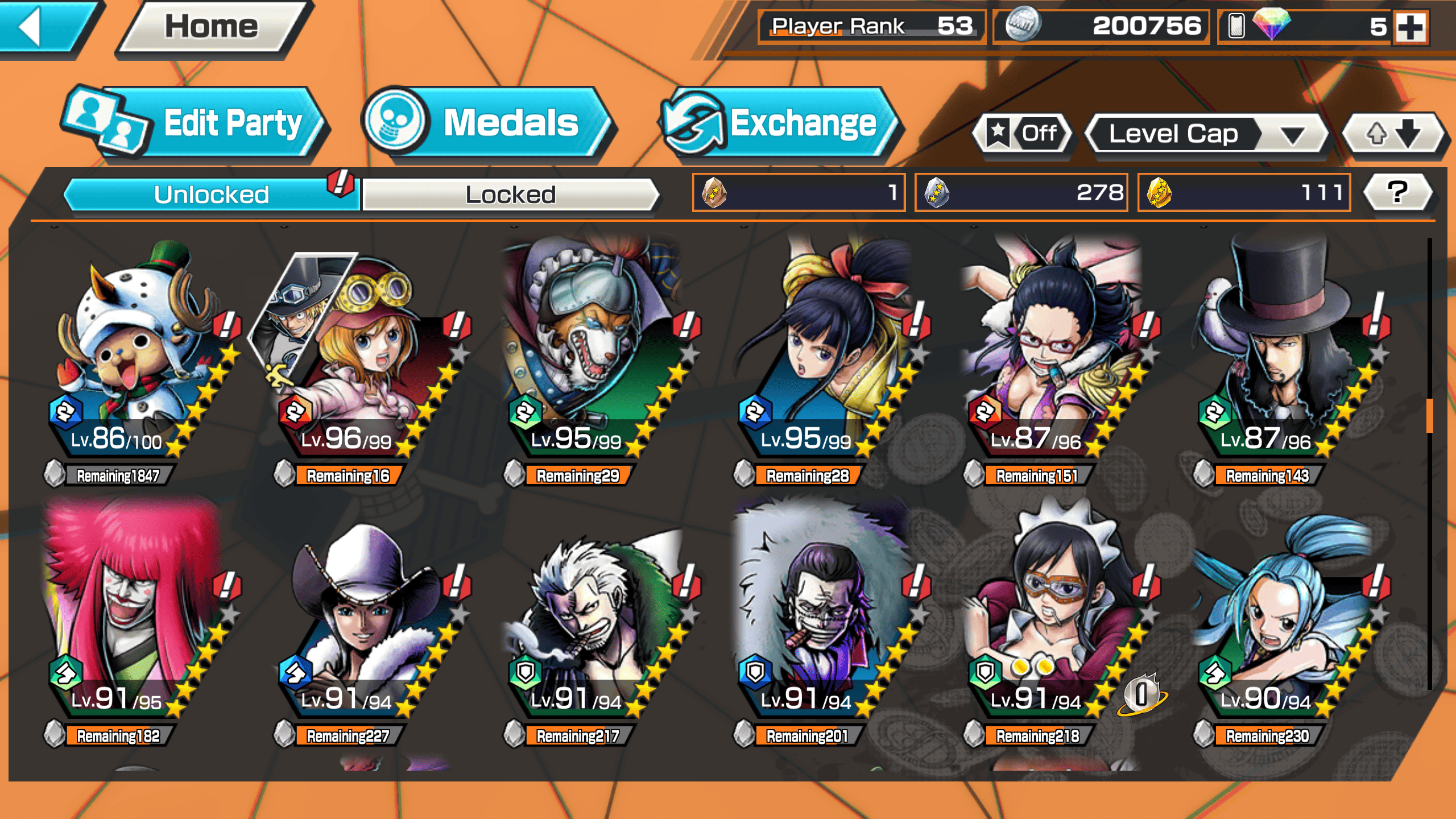This screenshot has width=1456, height=819.
Task: Return to the Home screen
Action: pyautogui.click(x=212, y=27)
